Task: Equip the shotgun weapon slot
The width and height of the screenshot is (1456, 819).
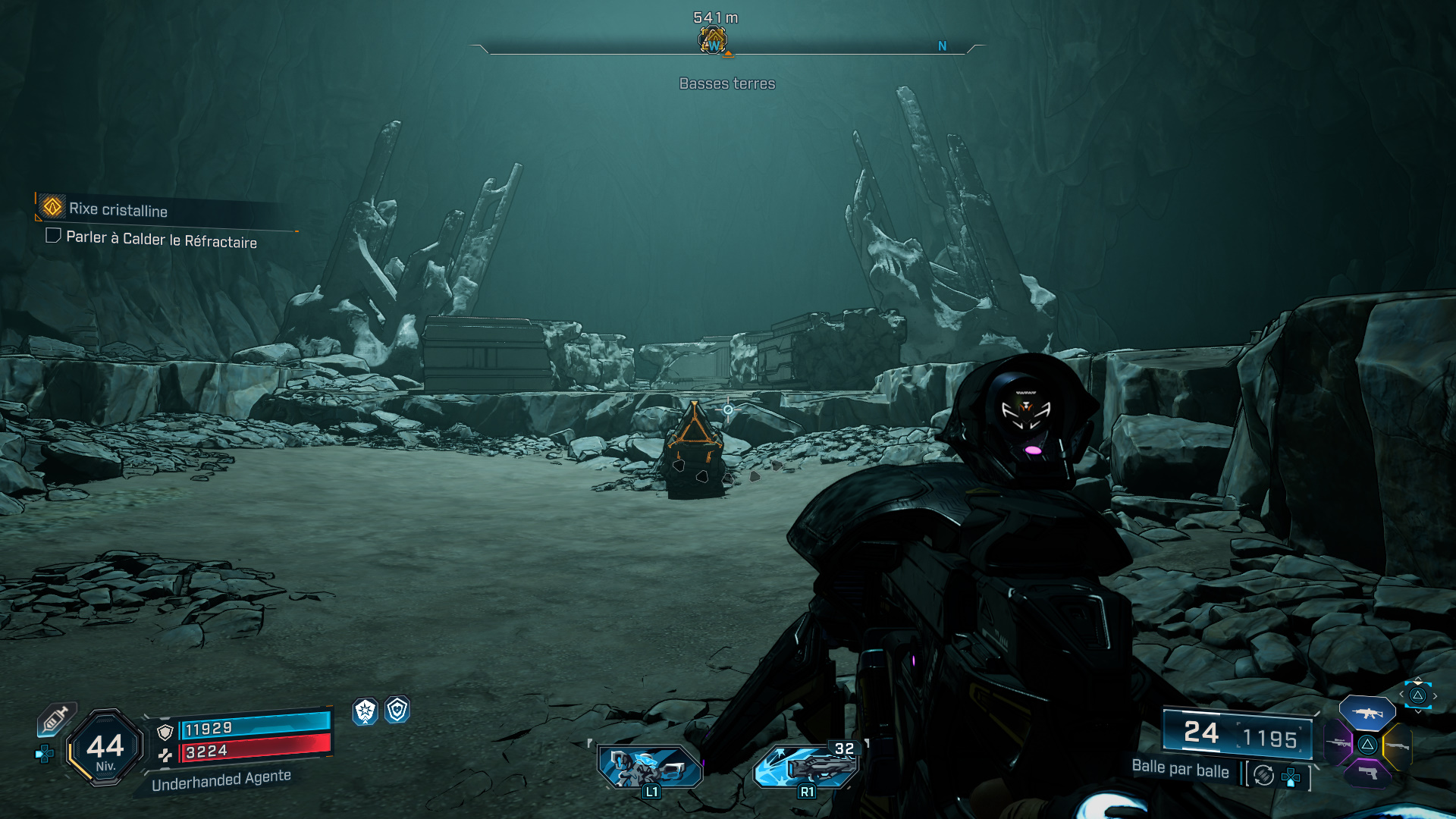Action: tap(1397, 746)
